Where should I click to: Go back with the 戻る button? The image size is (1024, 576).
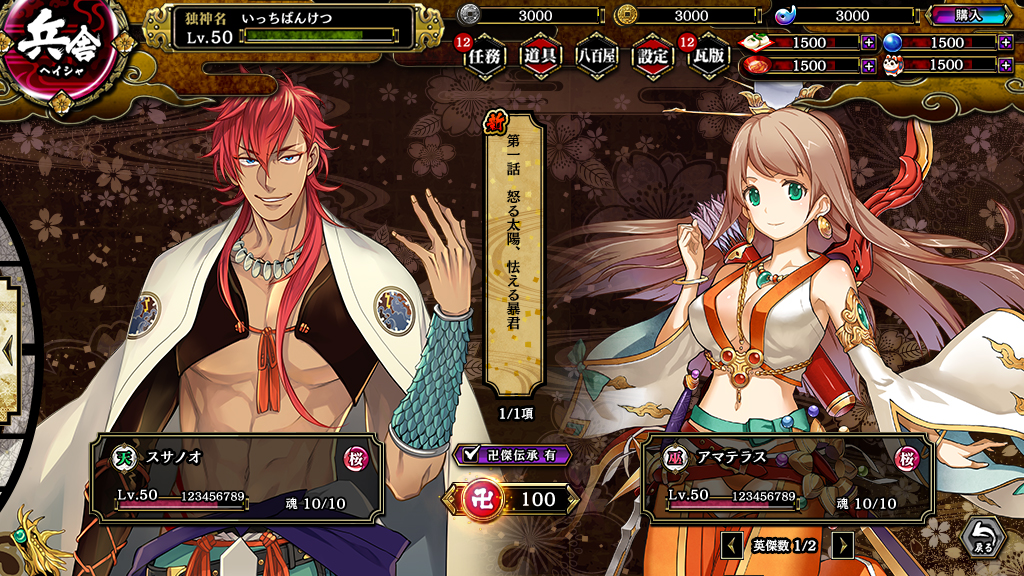[983, 538]
